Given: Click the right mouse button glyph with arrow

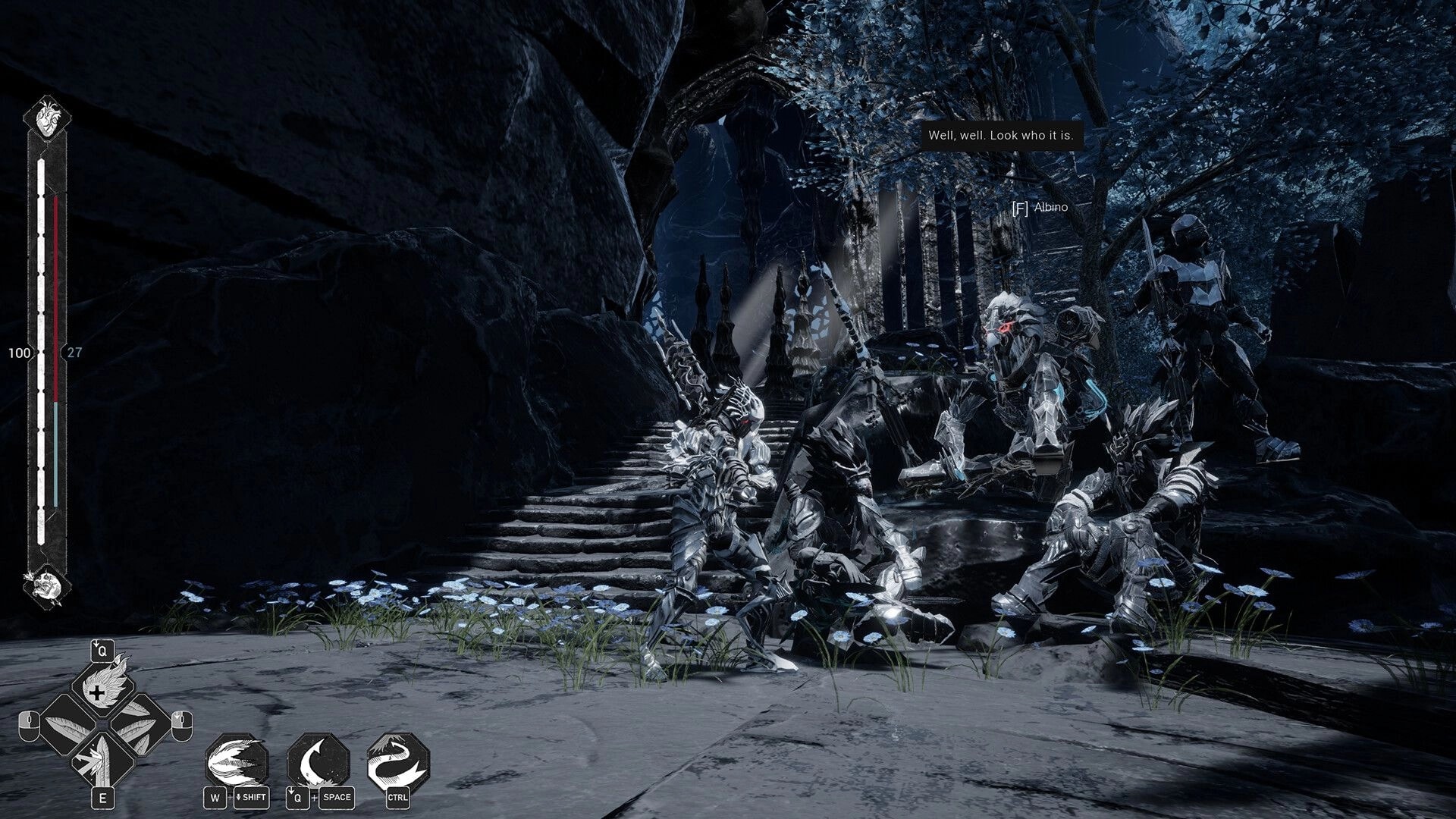Looking at the screenshot, I should [181, 725].
